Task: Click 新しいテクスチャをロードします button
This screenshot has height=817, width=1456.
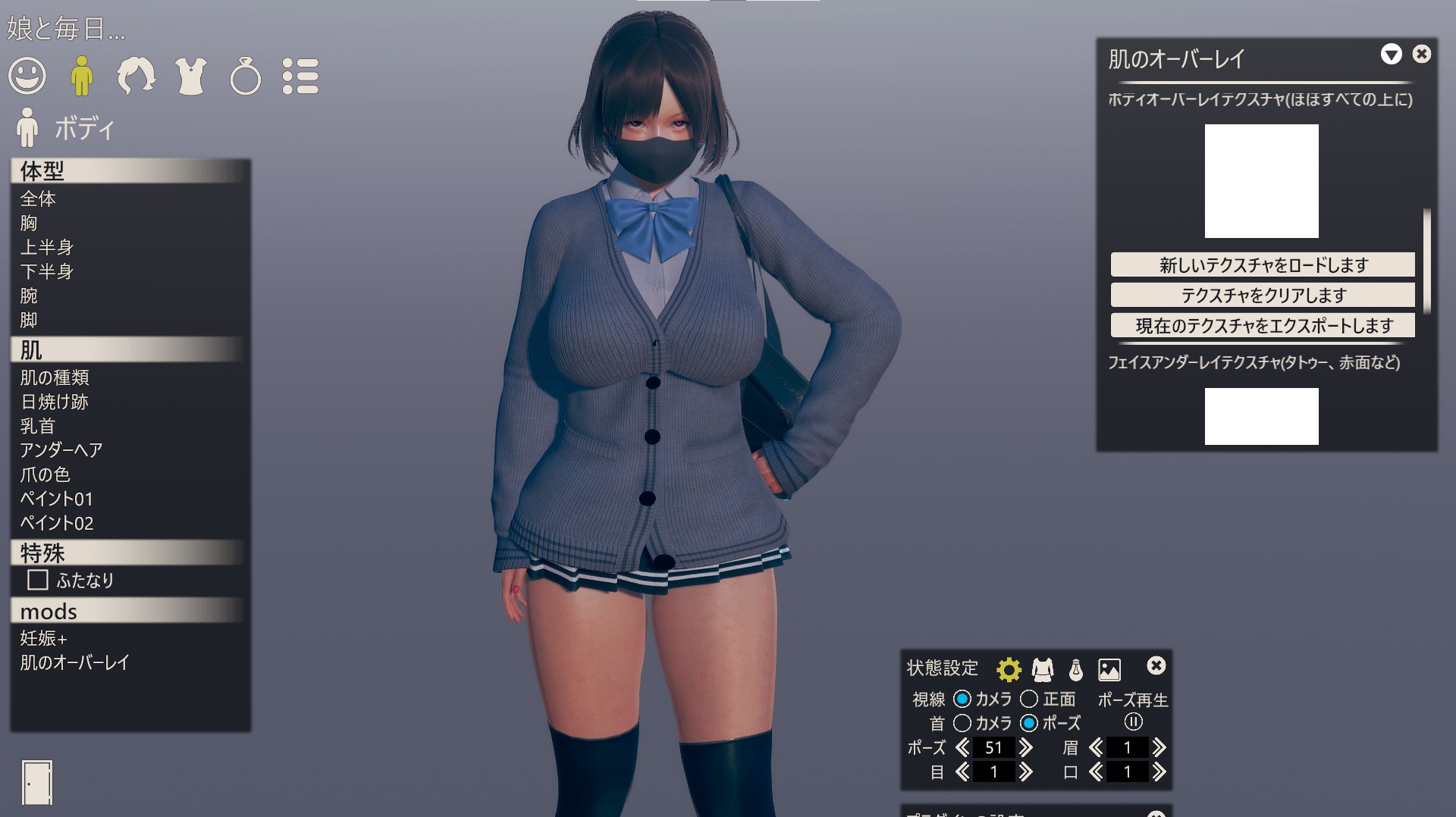Action: [x=1263, y=265]
